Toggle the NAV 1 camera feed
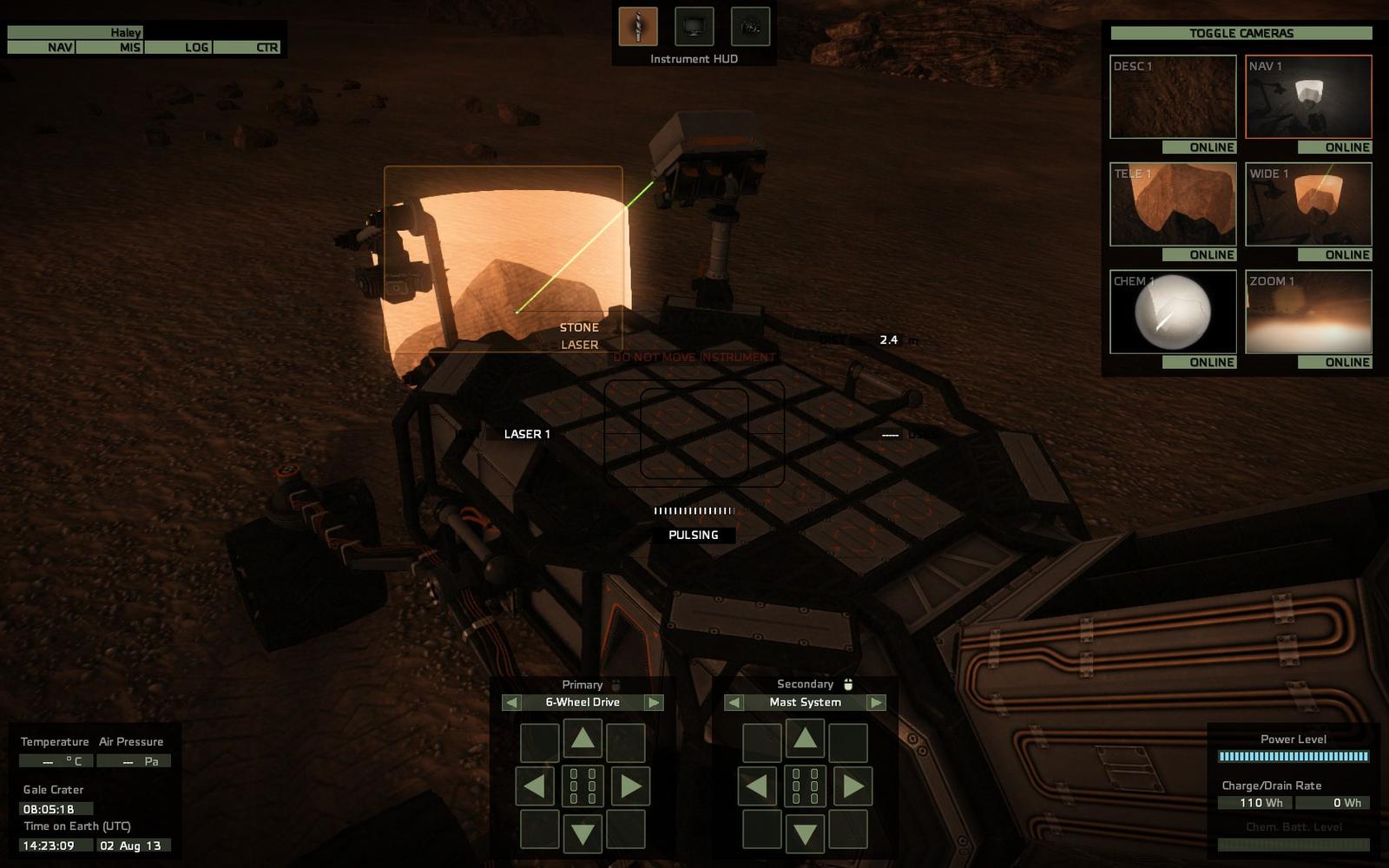Image resolution: width=1389 pixels, height=868 pixels. [1308, 96]
